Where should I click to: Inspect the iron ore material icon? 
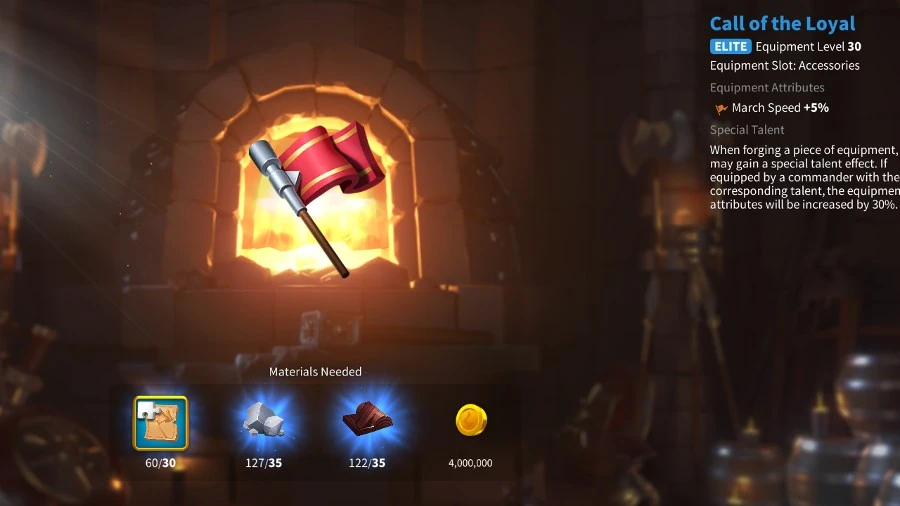coord(264,422)
